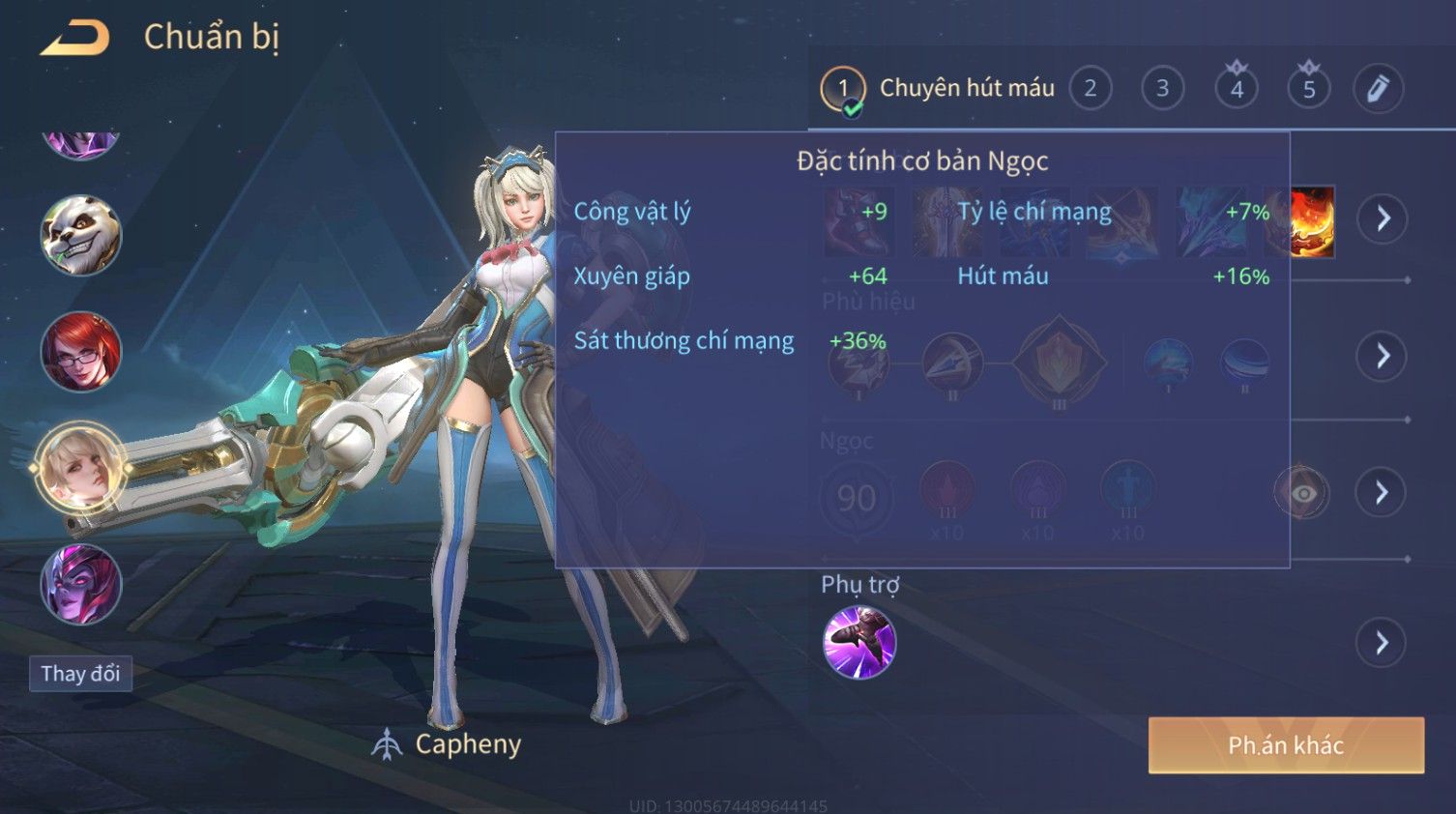Open the Phụ trợ selection arrow
This screenshot has width=1456, height=814.
pos(1383,643)
